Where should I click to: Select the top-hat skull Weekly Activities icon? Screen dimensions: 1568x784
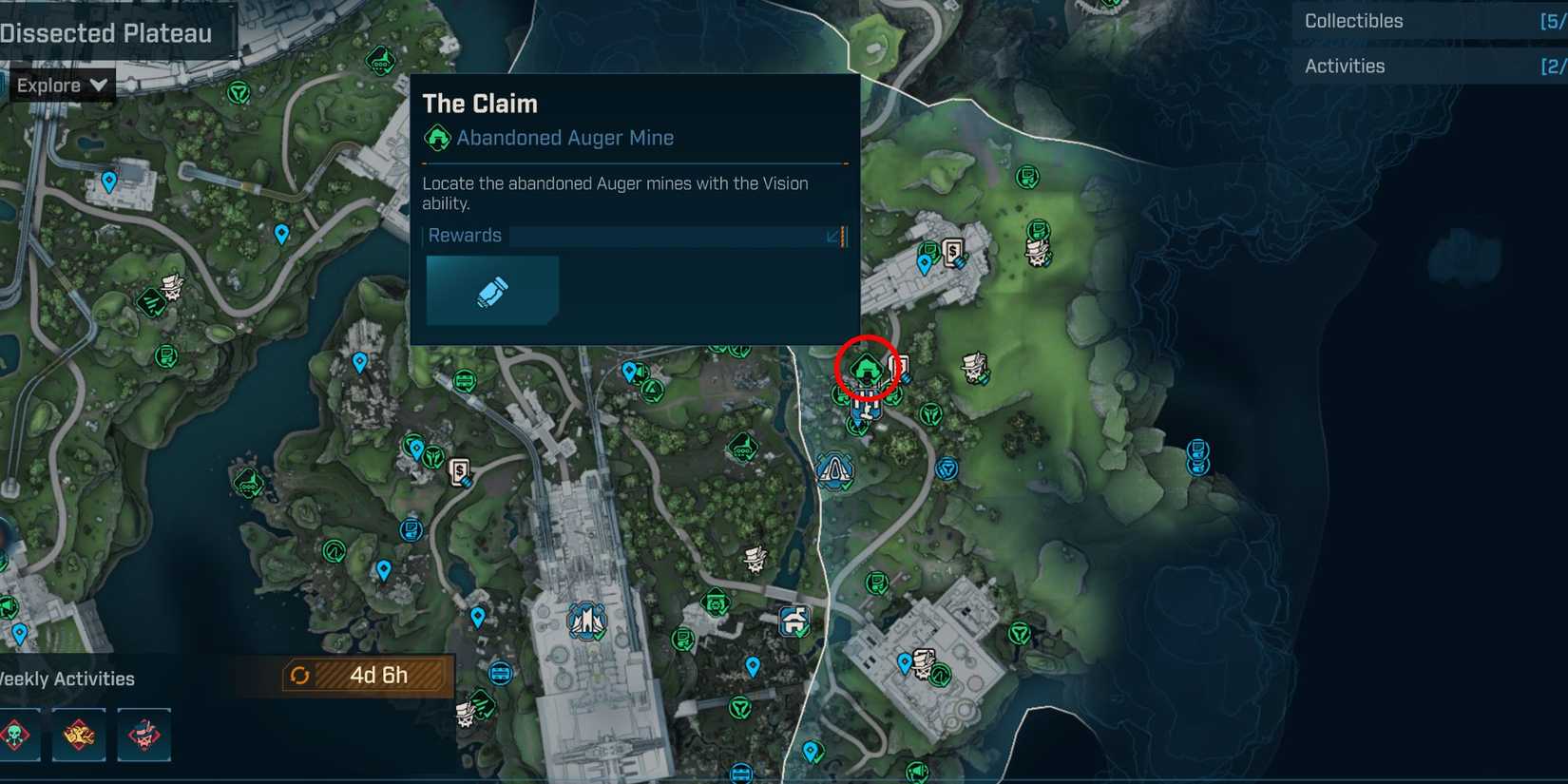pyautogui.click(x=144, y=736)
